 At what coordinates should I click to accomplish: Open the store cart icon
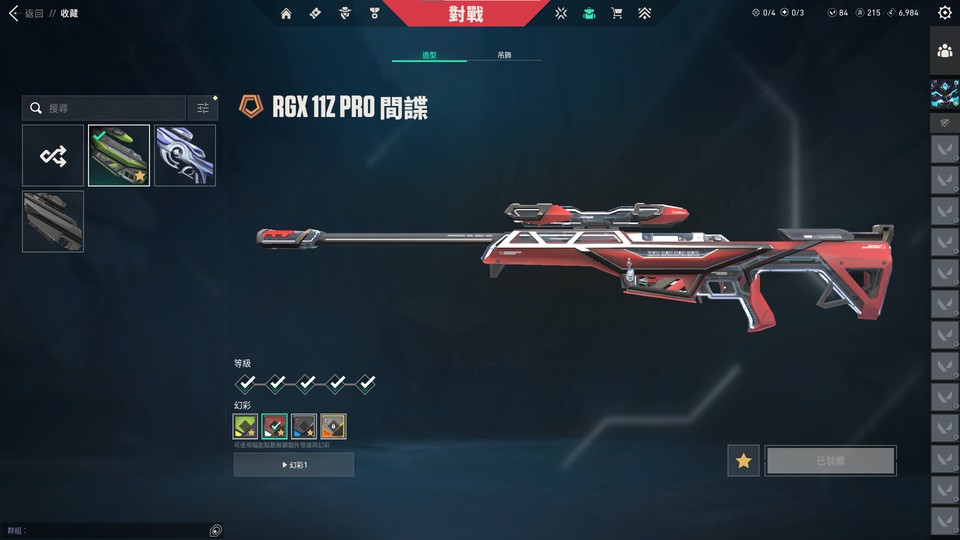click(x=617, y=13)
